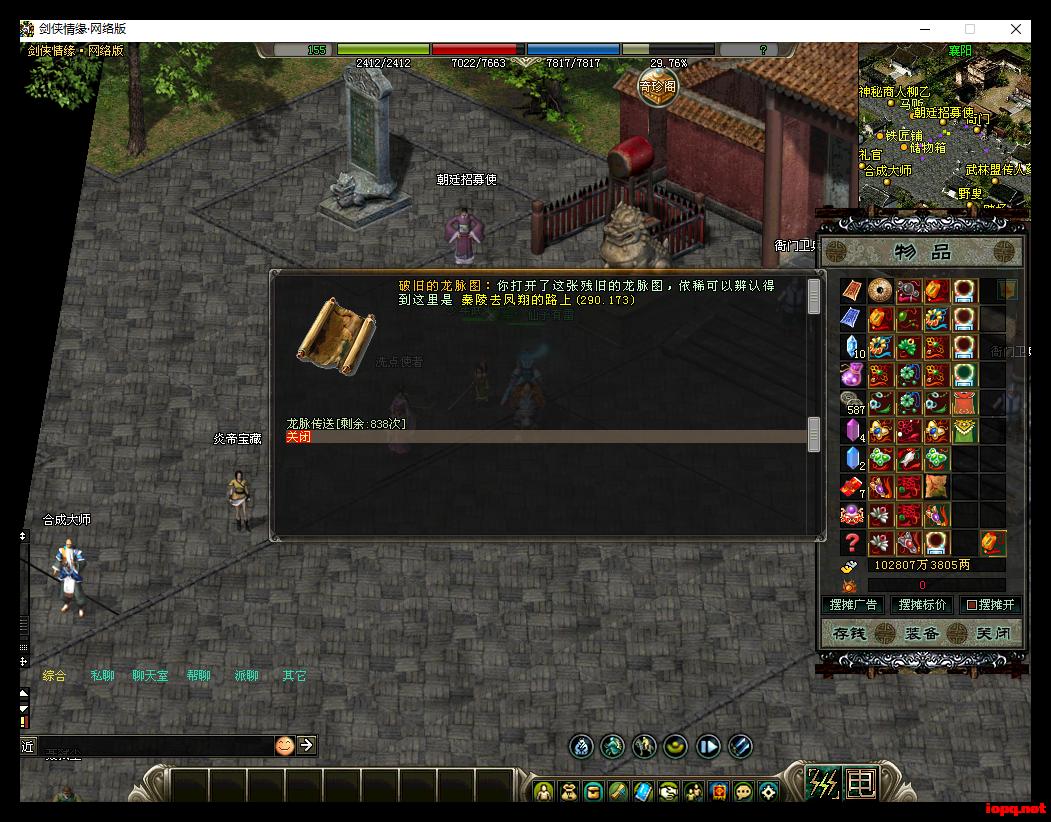Open the 奇珍阁 shop icon
This screenshot has height=822, width=1051.
point(658,86)
